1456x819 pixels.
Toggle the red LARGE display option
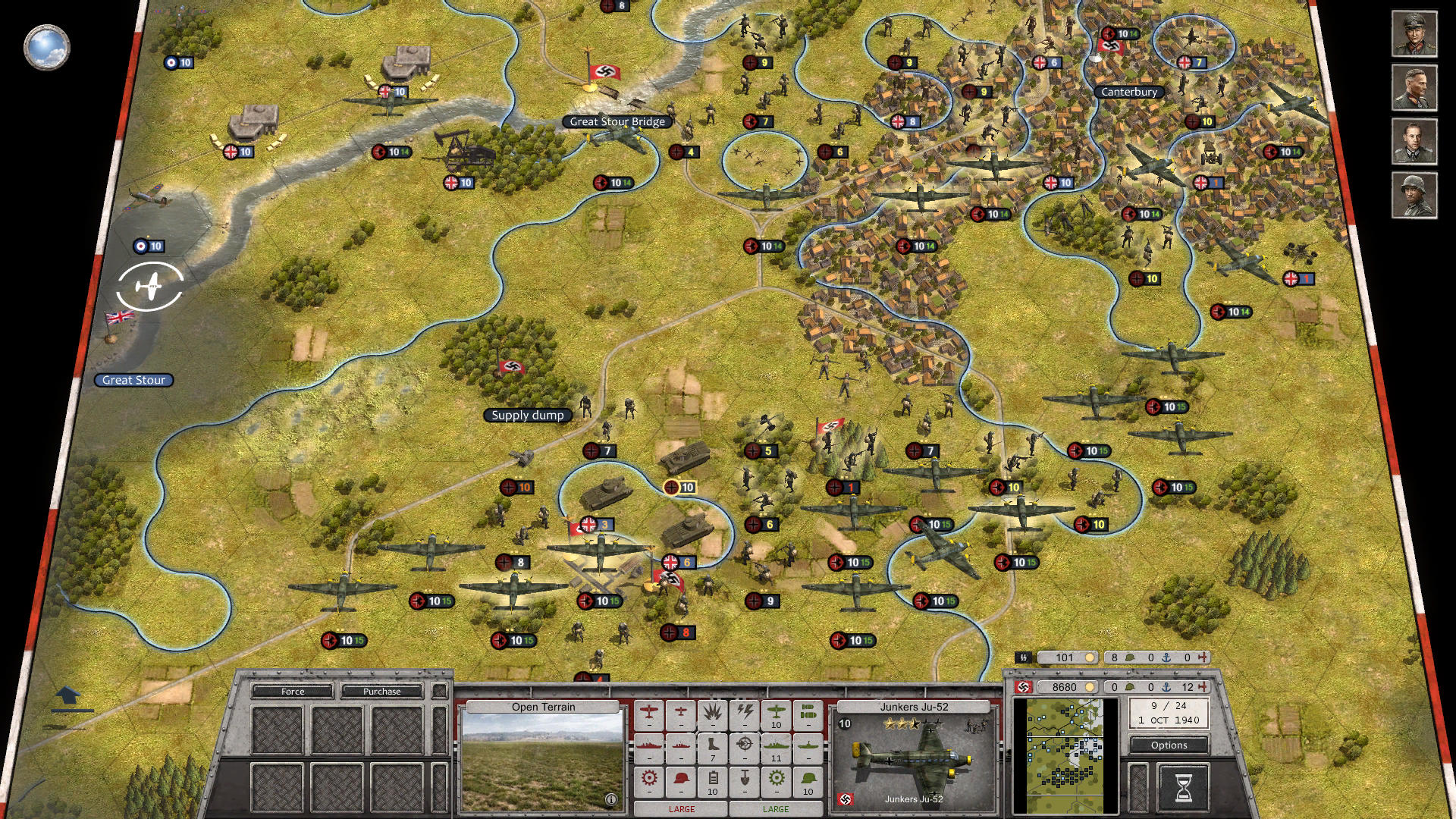681,809
